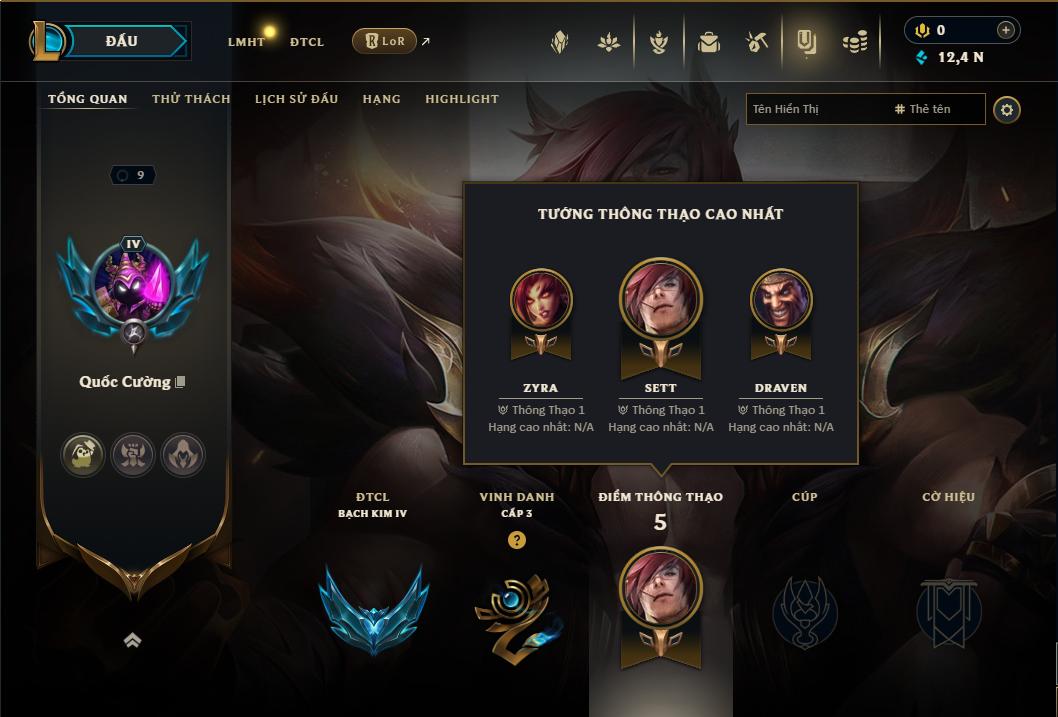The height and width of the screenshot is (717, 1058).
Task: Click the Sett portrait in mastery popup
Action: (661, 298)
